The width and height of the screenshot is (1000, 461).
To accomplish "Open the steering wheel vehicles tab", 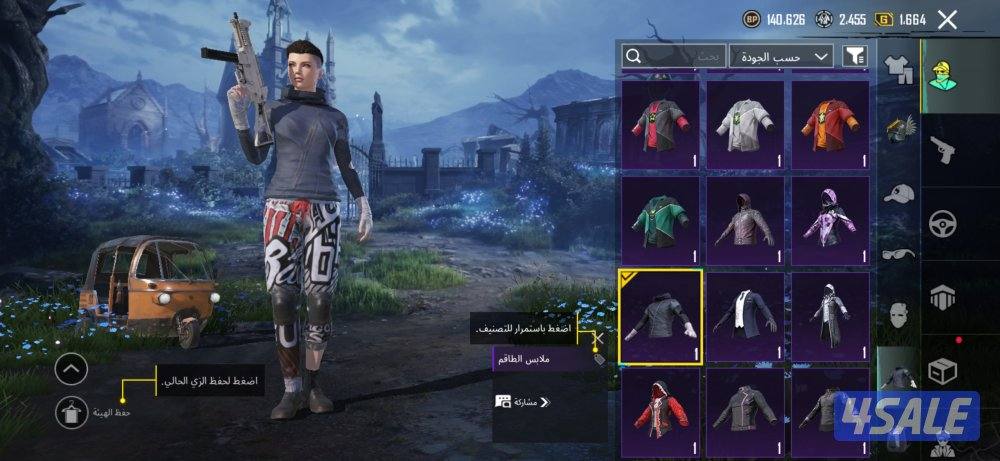I will coord(941,223).
